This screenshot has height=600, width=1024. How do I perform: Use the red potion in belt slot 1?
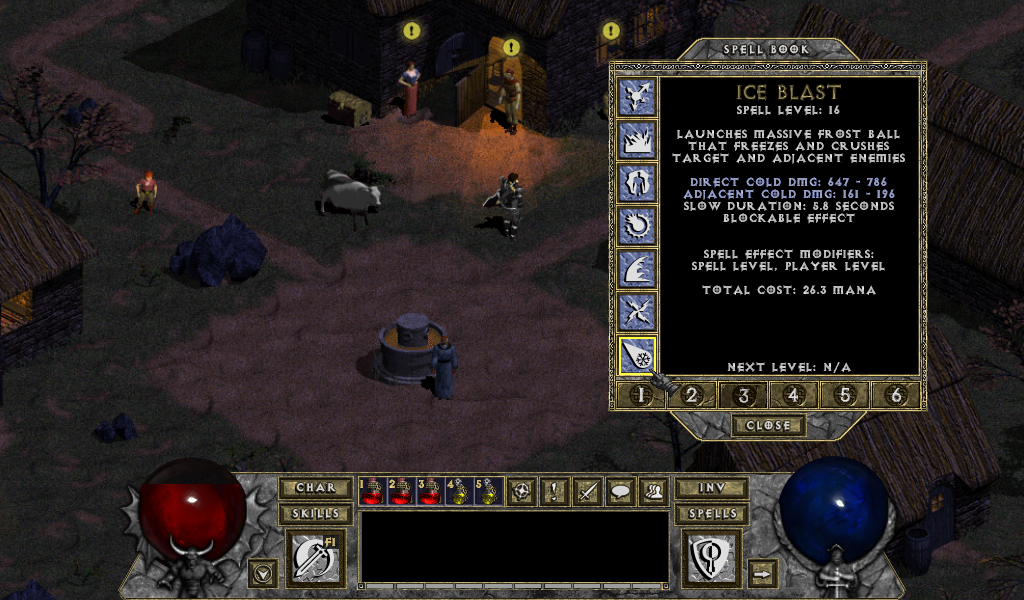(372, 491)
